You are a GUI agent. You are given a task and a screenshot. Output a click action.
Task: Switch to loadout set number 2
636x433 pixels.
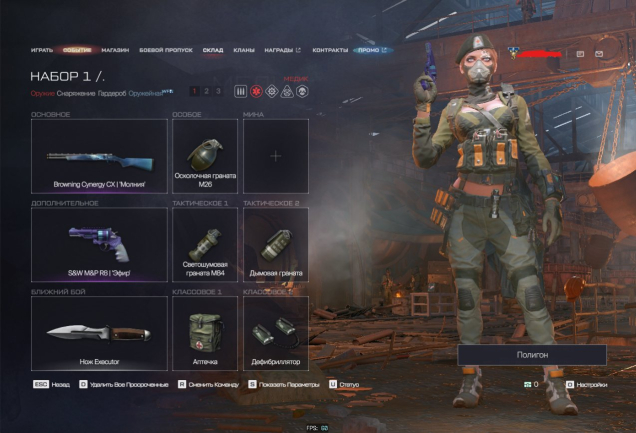206,91
